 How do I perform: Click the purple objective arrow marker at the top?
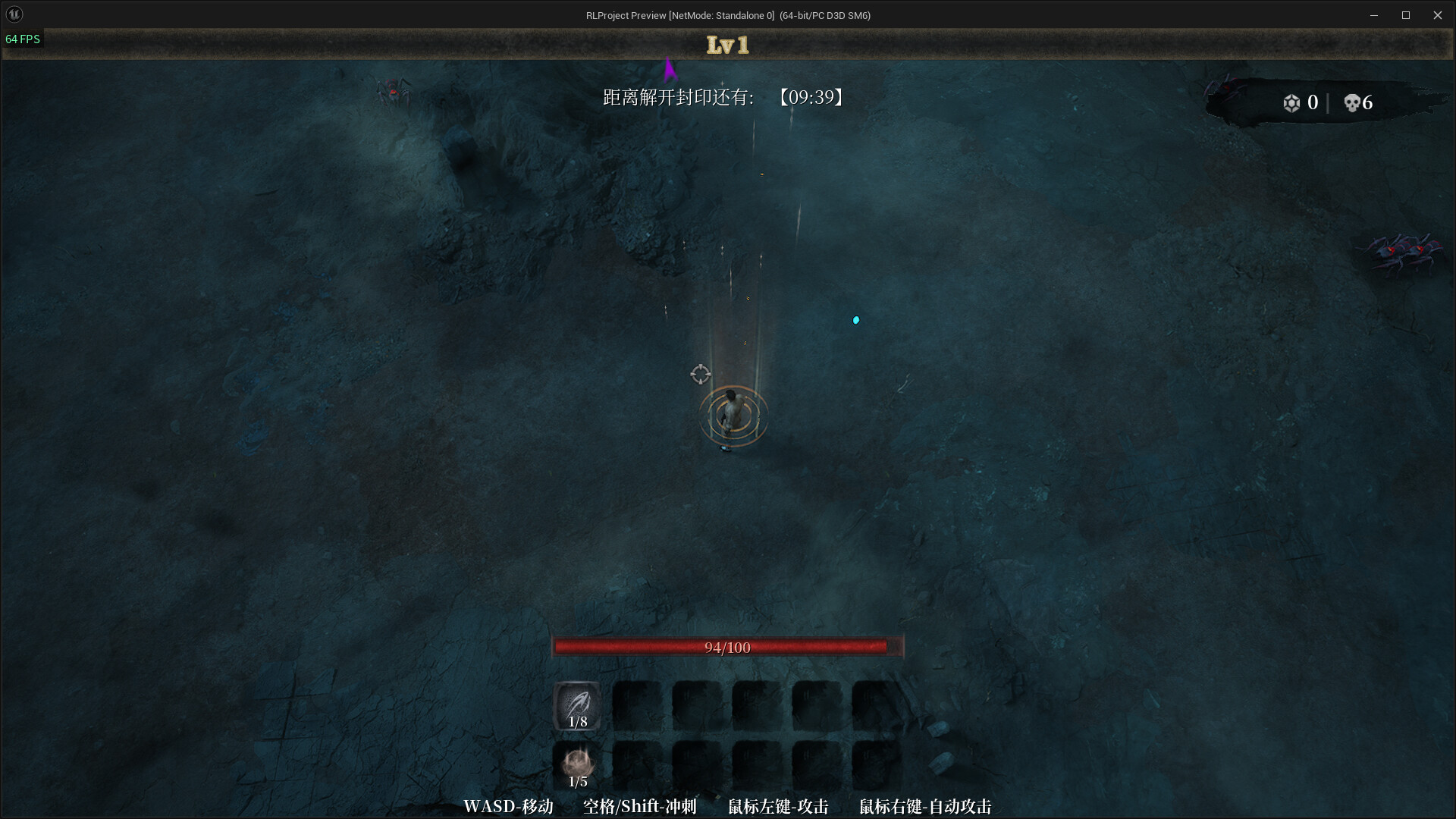[x=670, y=71]
